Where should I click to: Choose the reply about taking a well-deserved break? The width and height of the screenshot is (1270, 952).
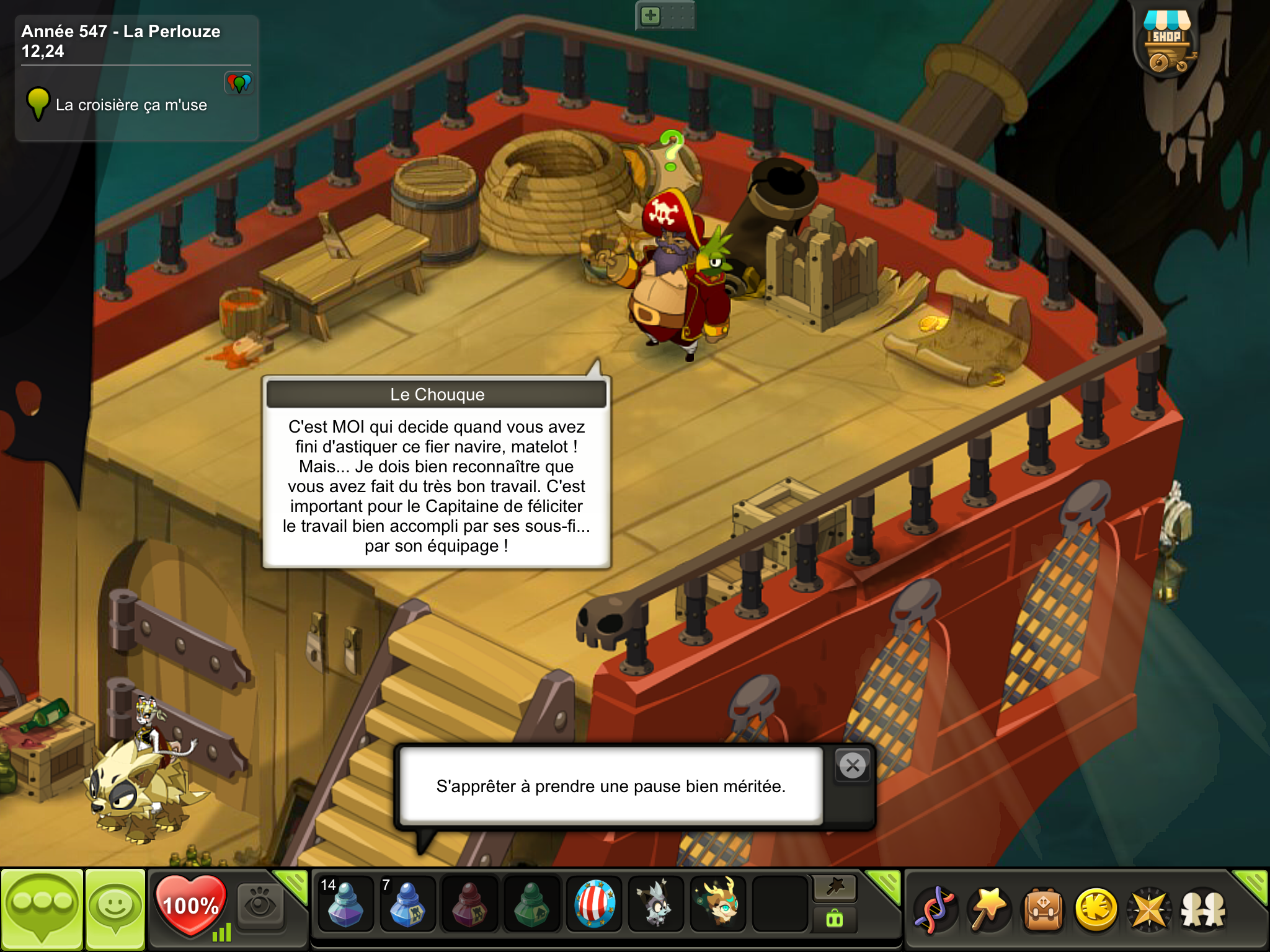tap(611, 786)
